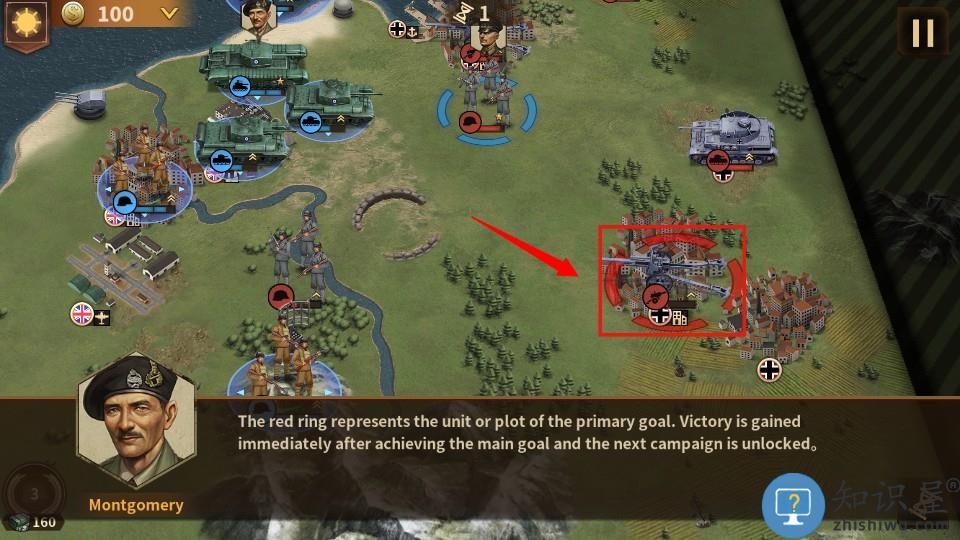Image resolution: width=960 pixels, height=540 pixels.
Task: Open the sun weather icon
Action: 23,21
